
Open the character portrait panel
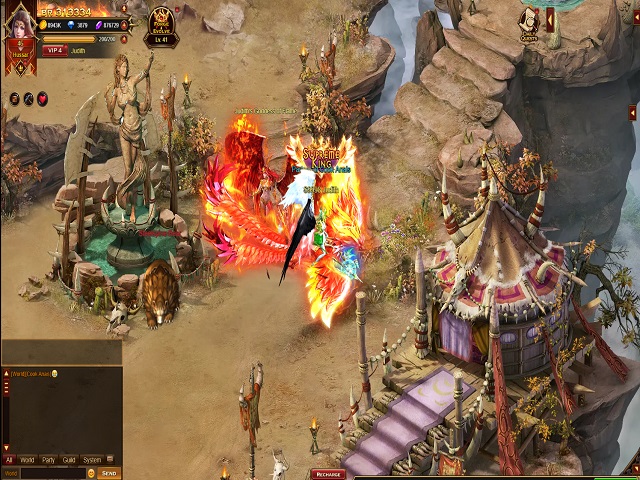20,30
